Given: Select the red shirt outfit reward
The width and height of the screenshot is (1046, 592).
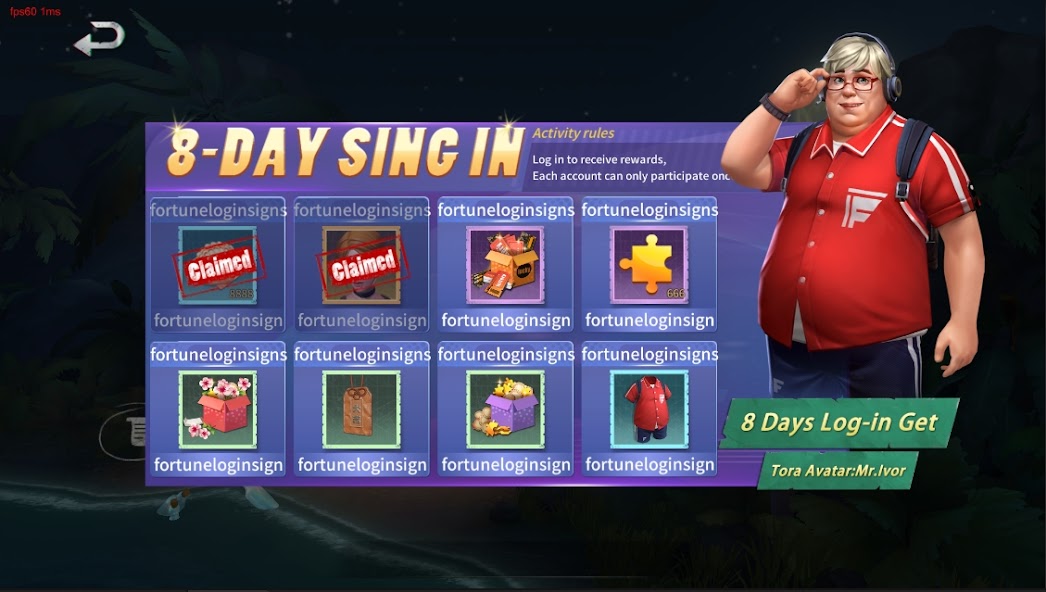Looking at the screenshot, I should (649, 409).
